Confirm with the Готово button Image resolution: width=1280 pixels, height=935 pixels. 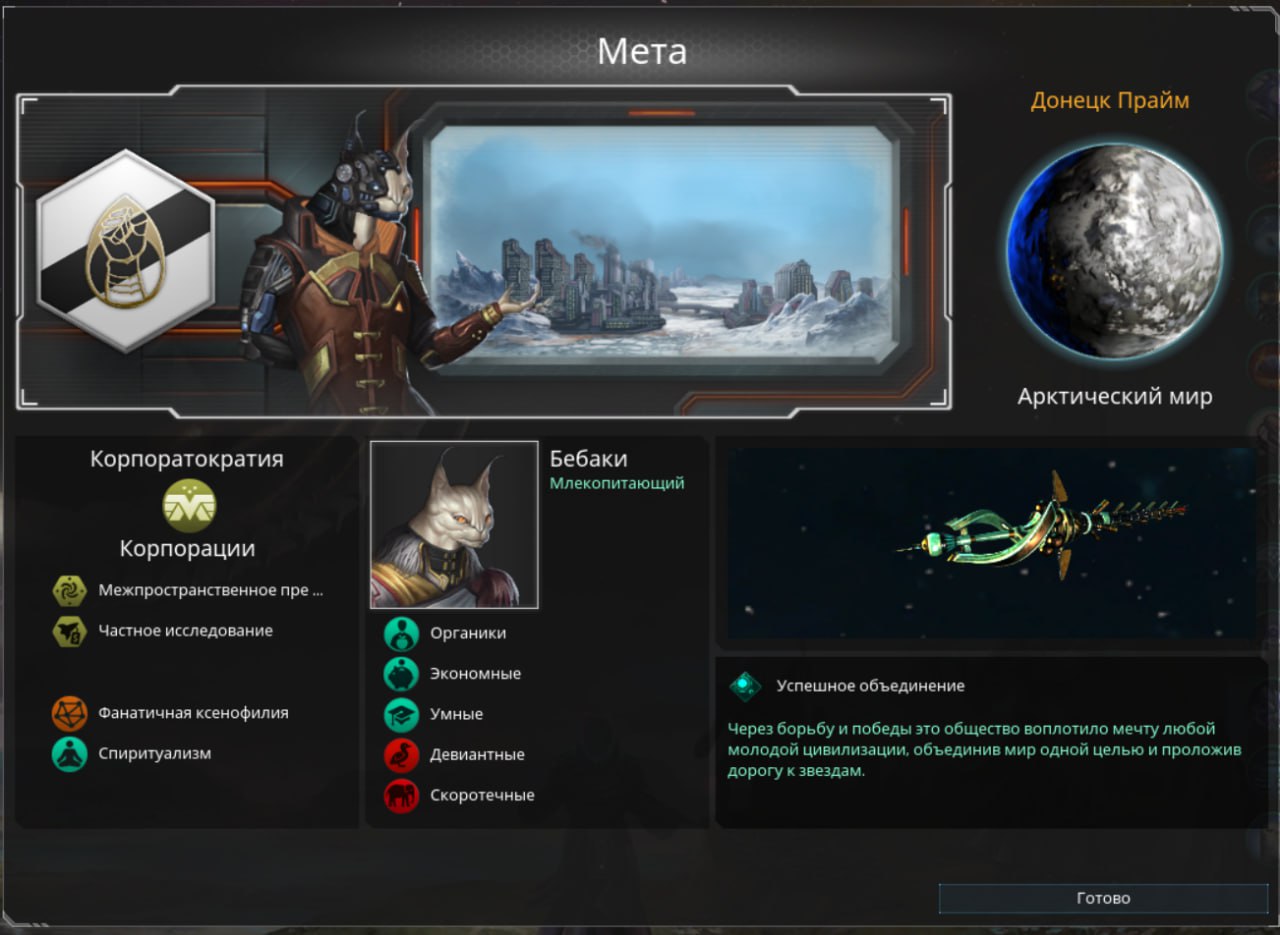tap(1103, 898)
